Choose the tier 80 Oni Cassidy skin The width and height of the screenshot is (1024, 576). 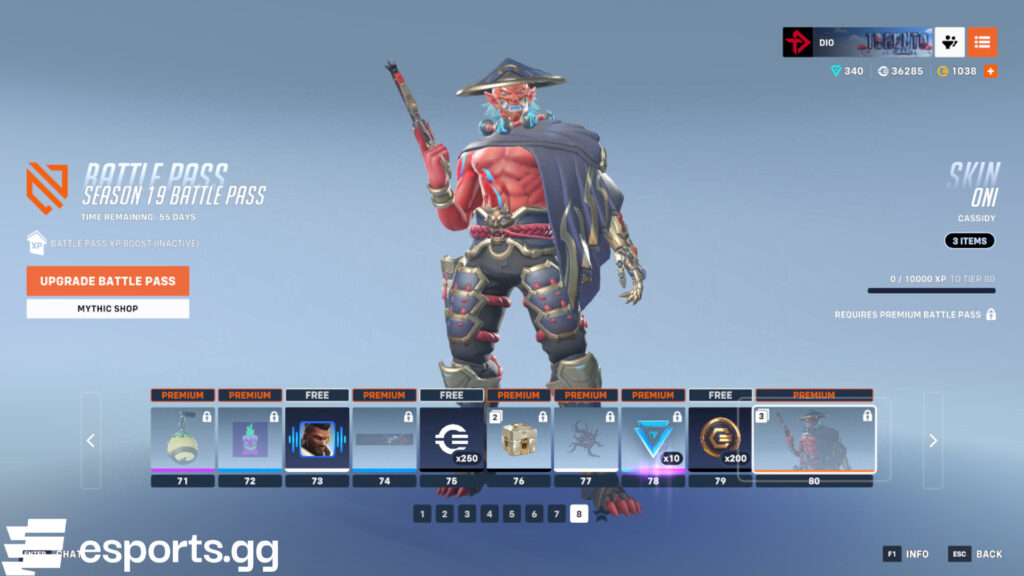(814, 438)
